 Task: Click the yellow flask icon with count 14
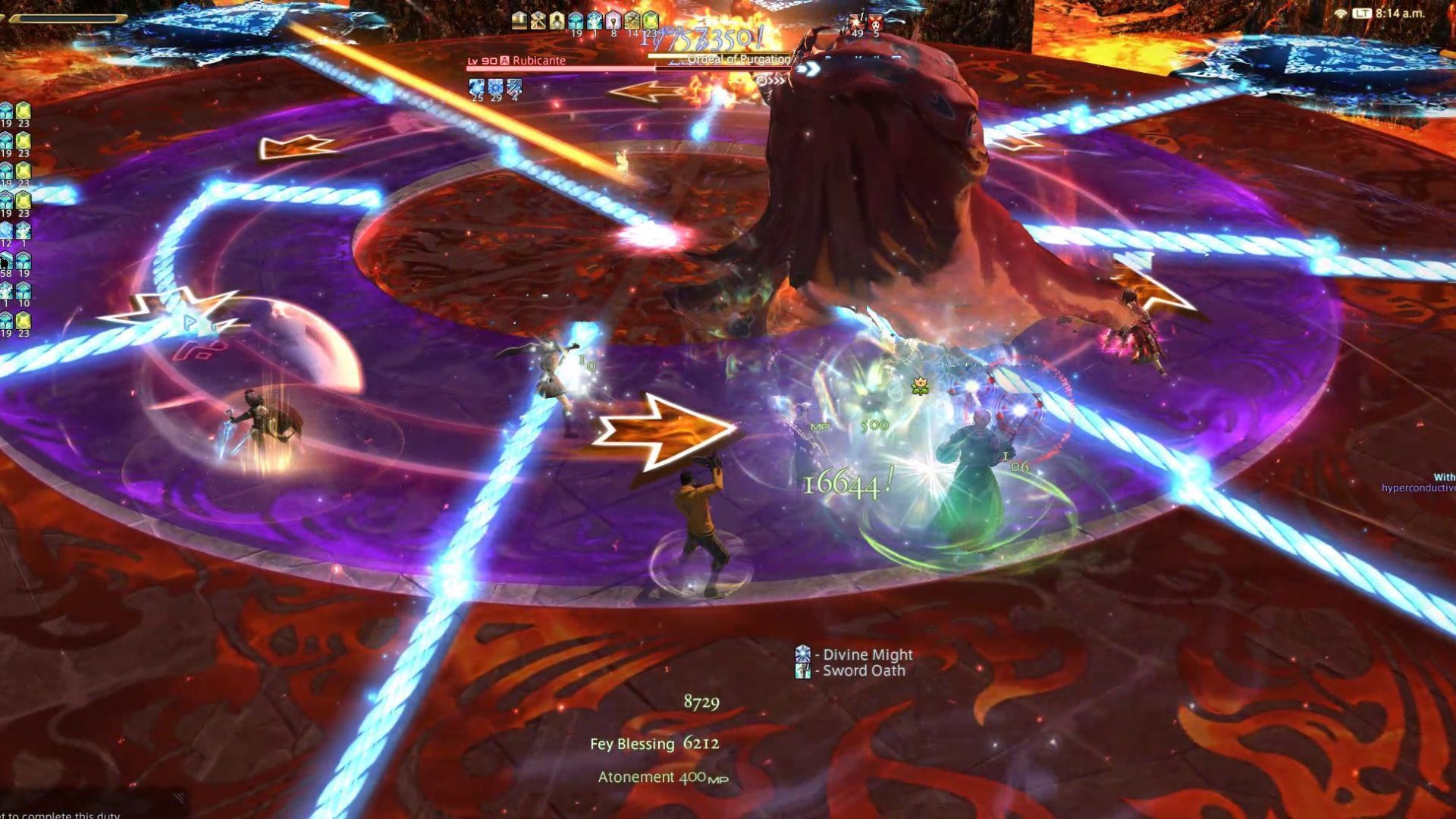pyautogui.click(x=630, y=20)
